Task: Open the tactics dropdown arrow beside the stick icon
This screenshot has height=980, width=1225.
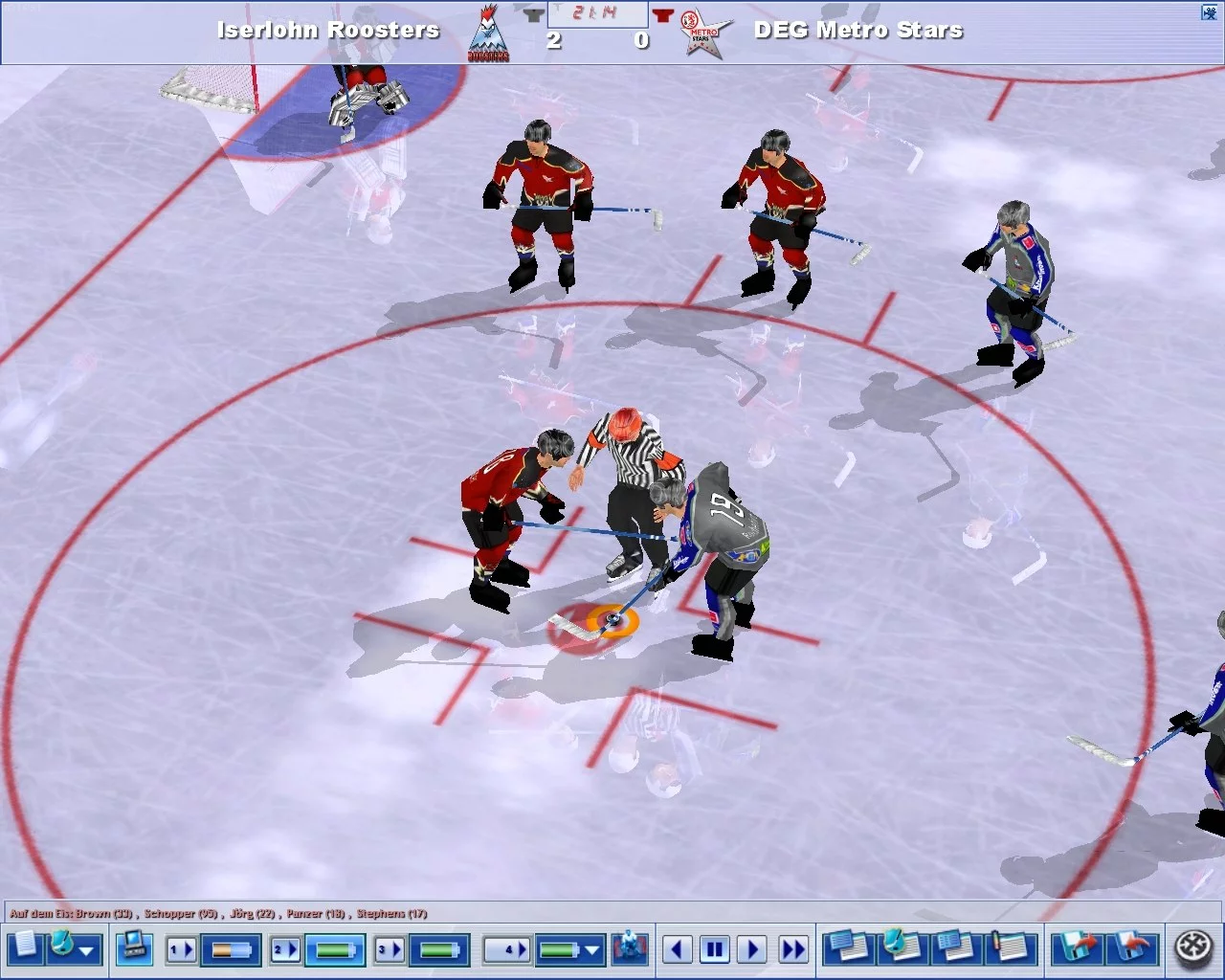Action: [x=87, y=952]
